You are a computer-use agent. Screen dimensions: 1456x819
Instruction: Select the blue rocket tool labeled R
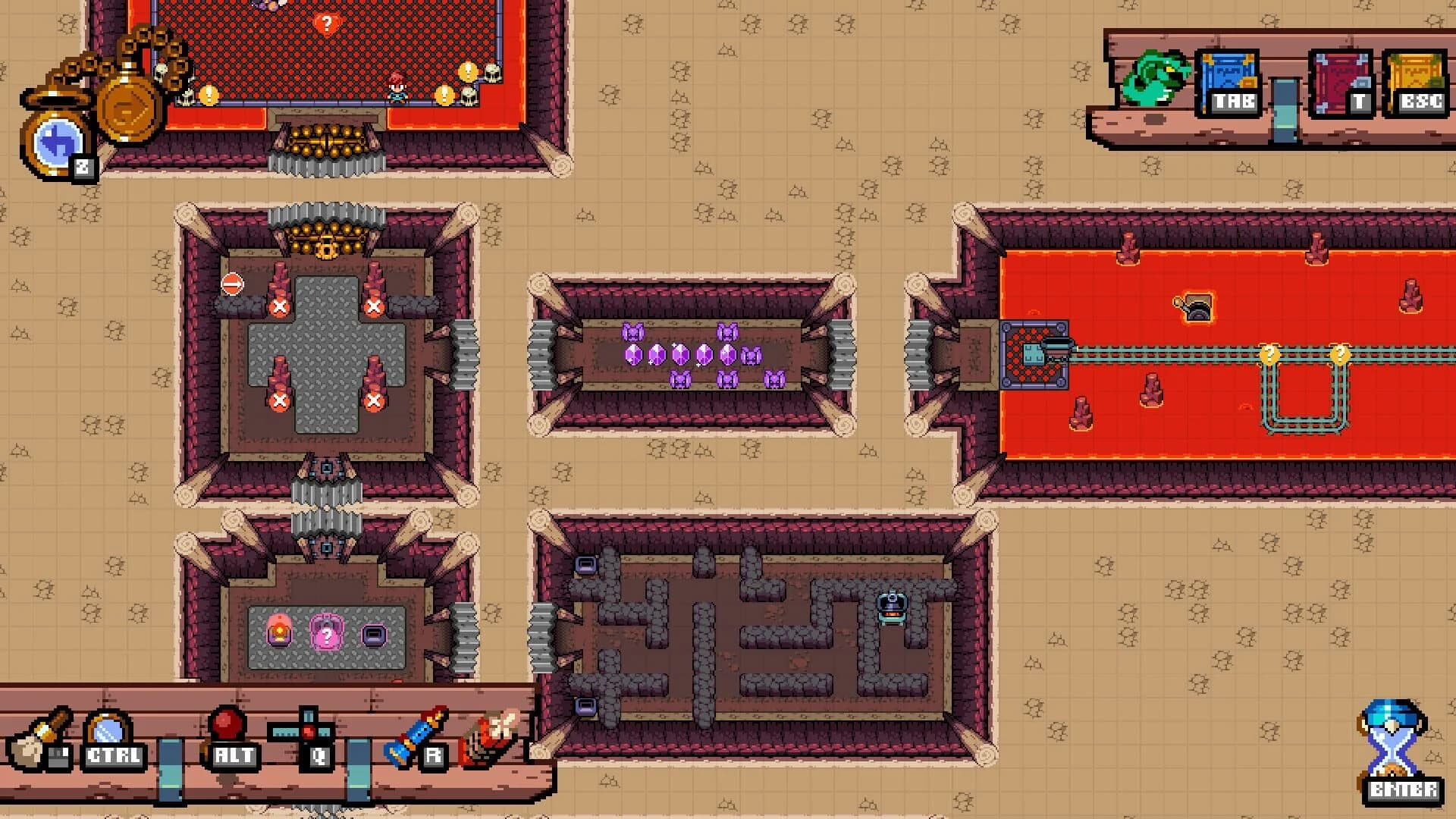click(421, 732)
